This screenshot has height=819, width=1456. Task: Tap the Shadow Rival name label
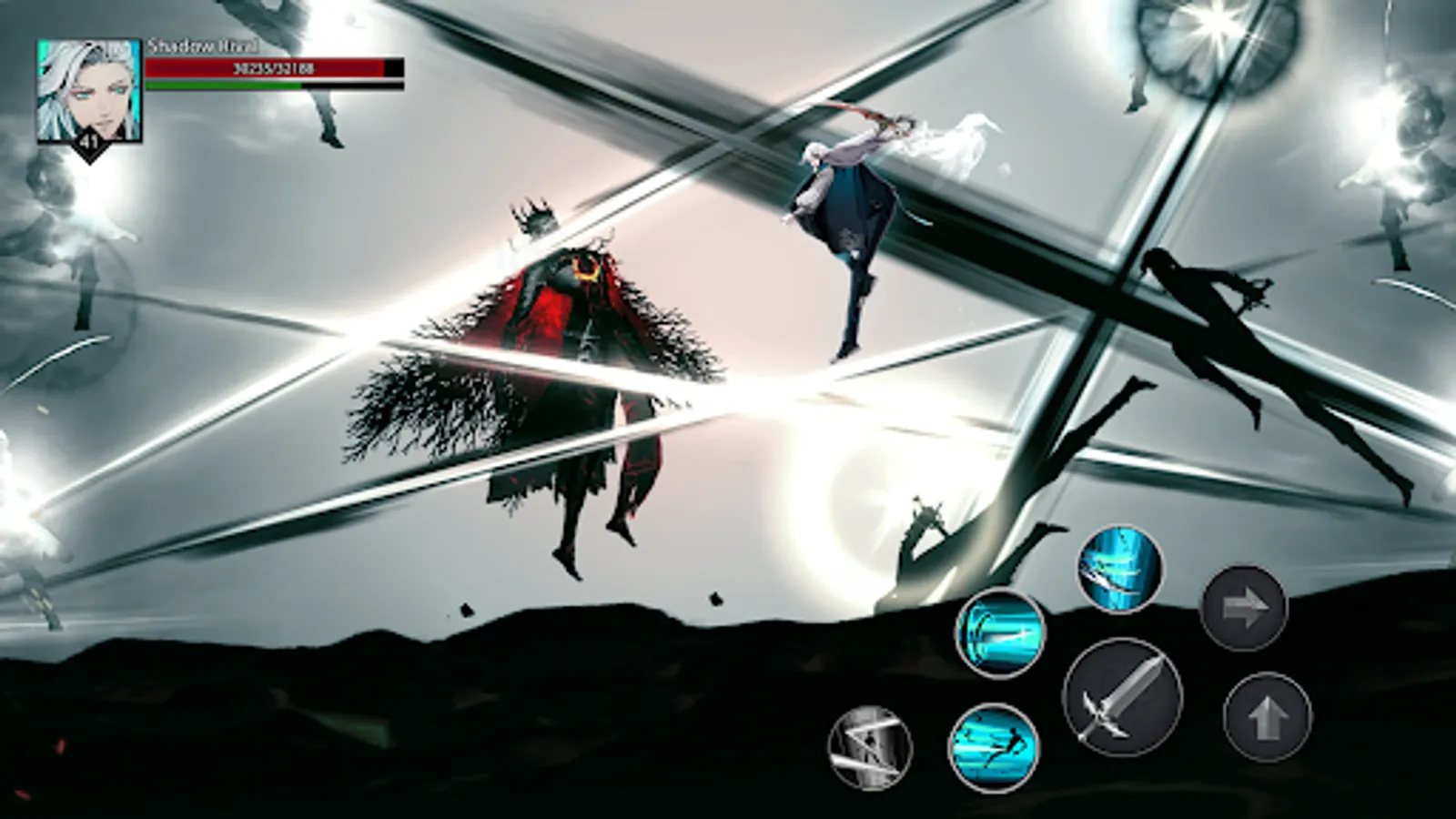coord(202,44)
